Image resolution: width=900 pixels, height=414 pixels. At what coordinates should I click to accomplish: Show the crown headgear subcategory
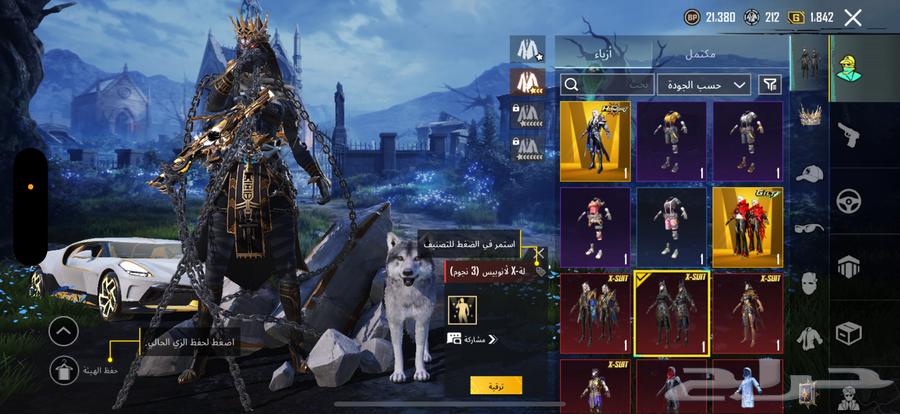(809, 115)
